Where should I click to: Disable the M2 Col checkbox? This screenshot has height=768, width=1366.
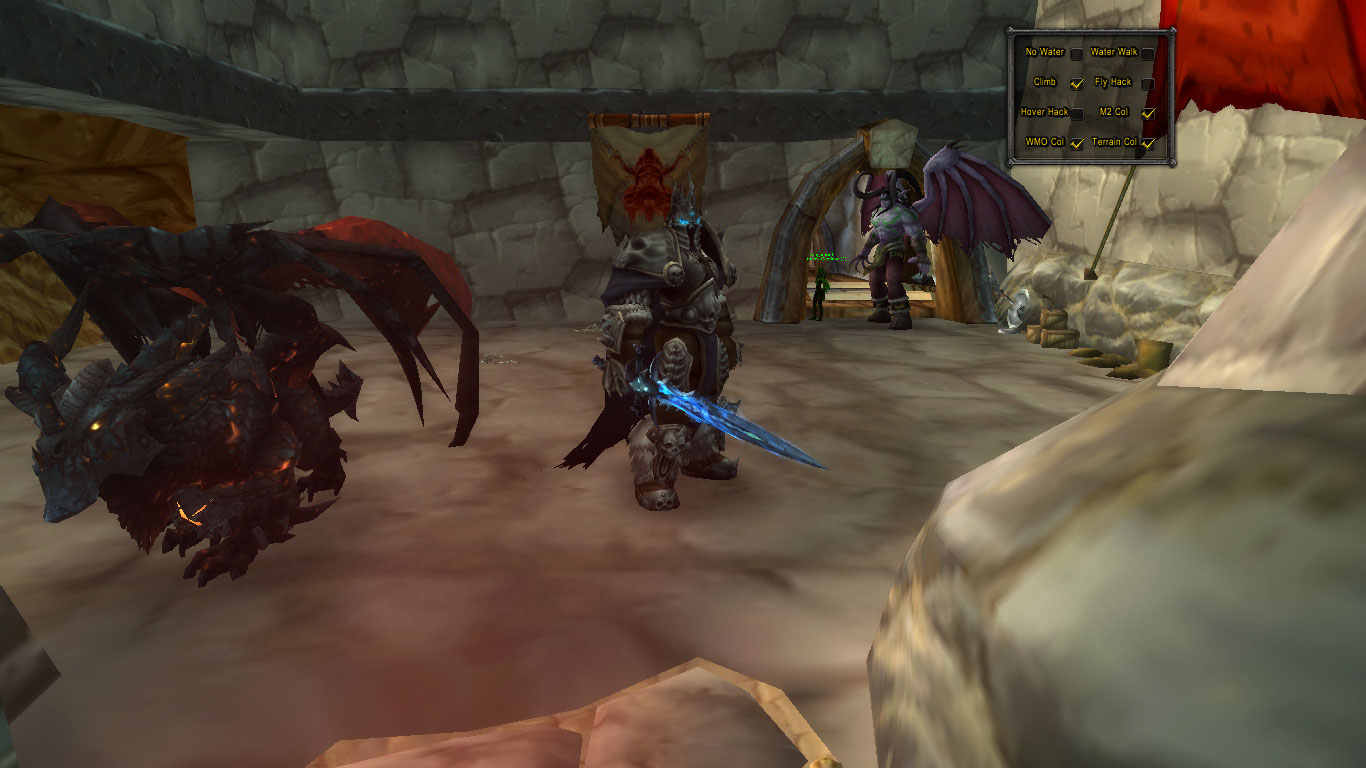pyautogui.click(x=1148, y=113)
